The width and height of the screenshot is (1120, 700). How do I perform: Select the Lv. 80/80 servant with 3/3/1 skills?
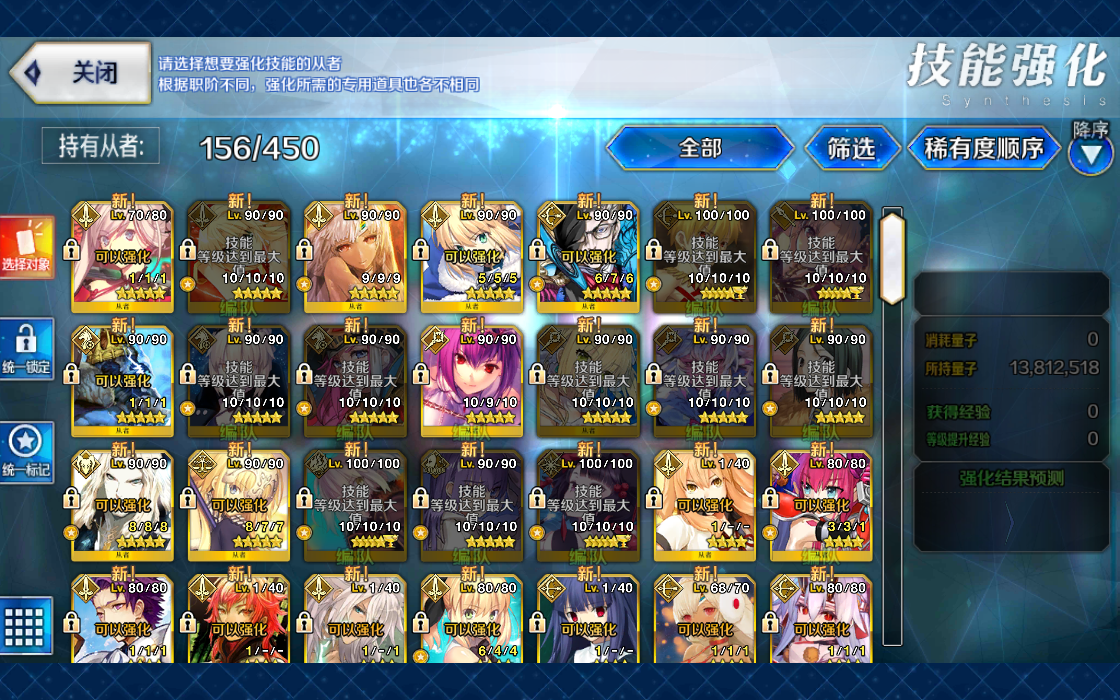coord(821,505)
